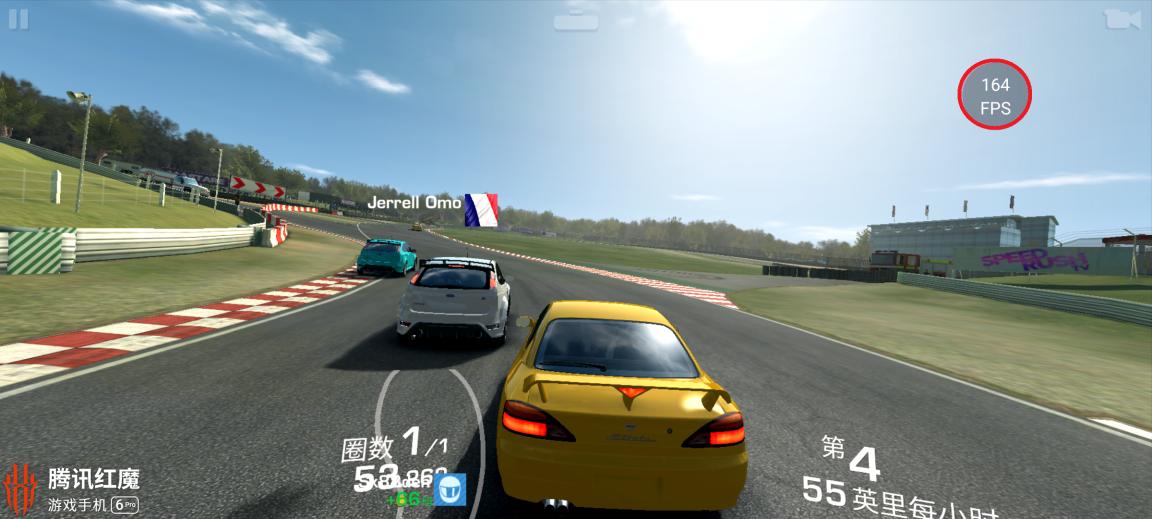Tap the rear-view mirror icon
The image size is (1152, 519).
pos(577,17)
